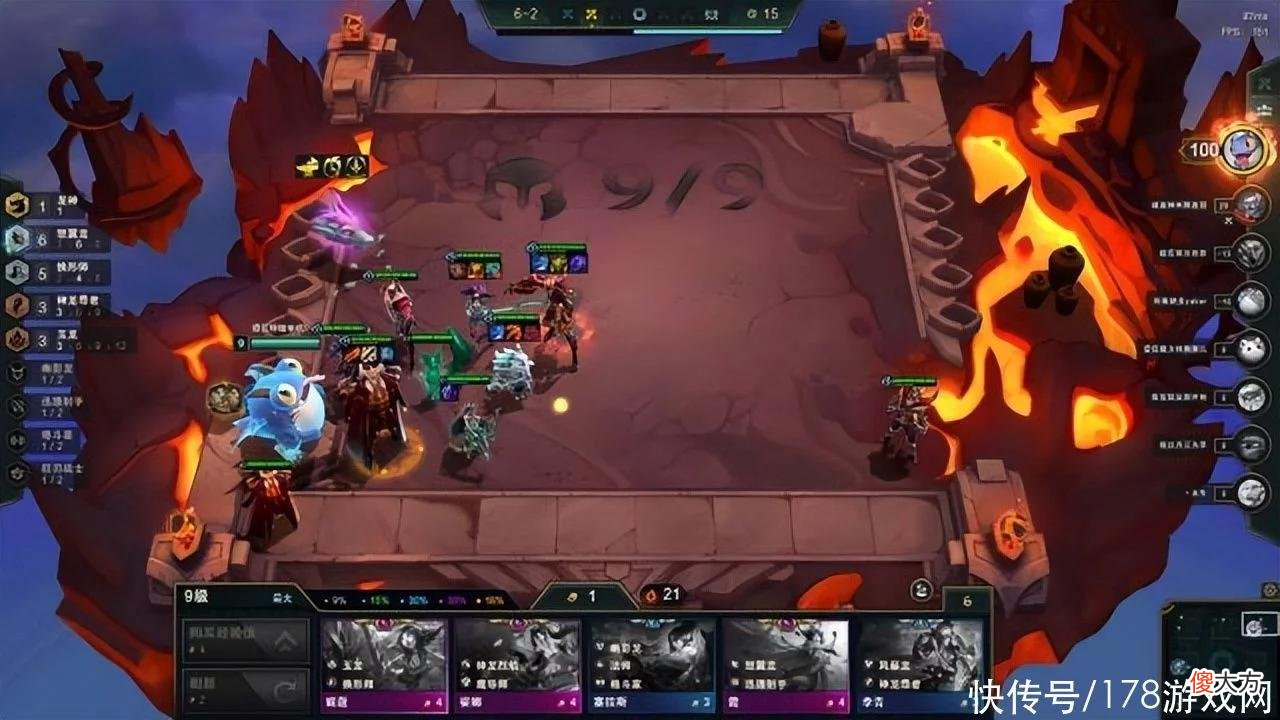Select the top player portrait with 100 health
Viewport: 1280px width, 720px height.
1242,148
